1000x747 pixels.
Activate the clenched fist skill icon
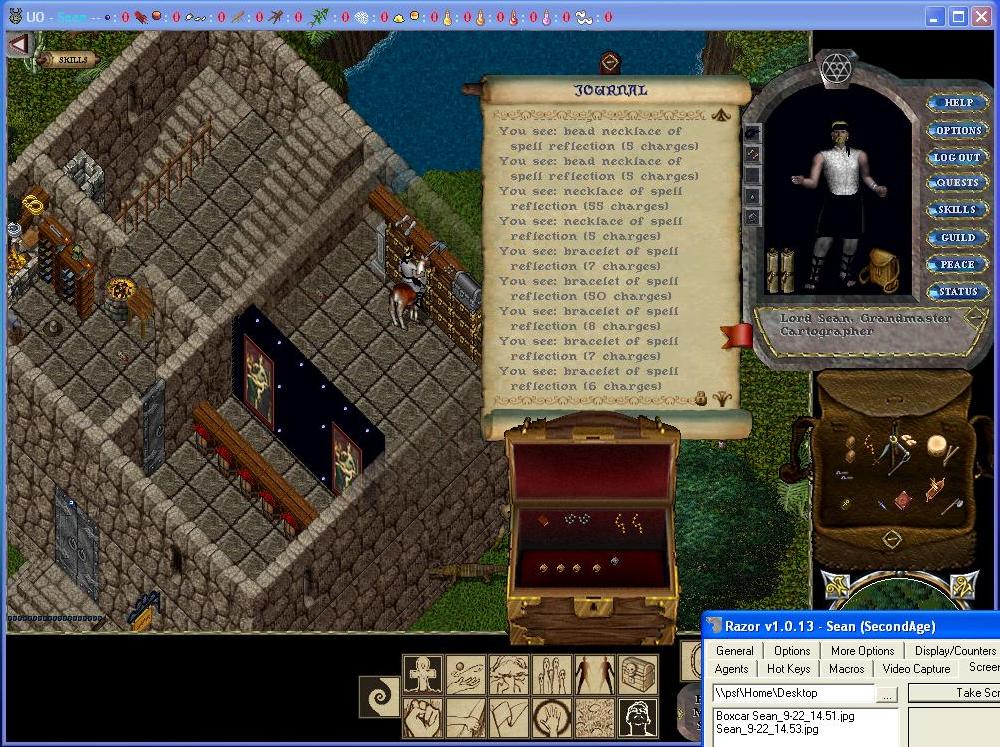pyautogui.click(x=423, y=717)
